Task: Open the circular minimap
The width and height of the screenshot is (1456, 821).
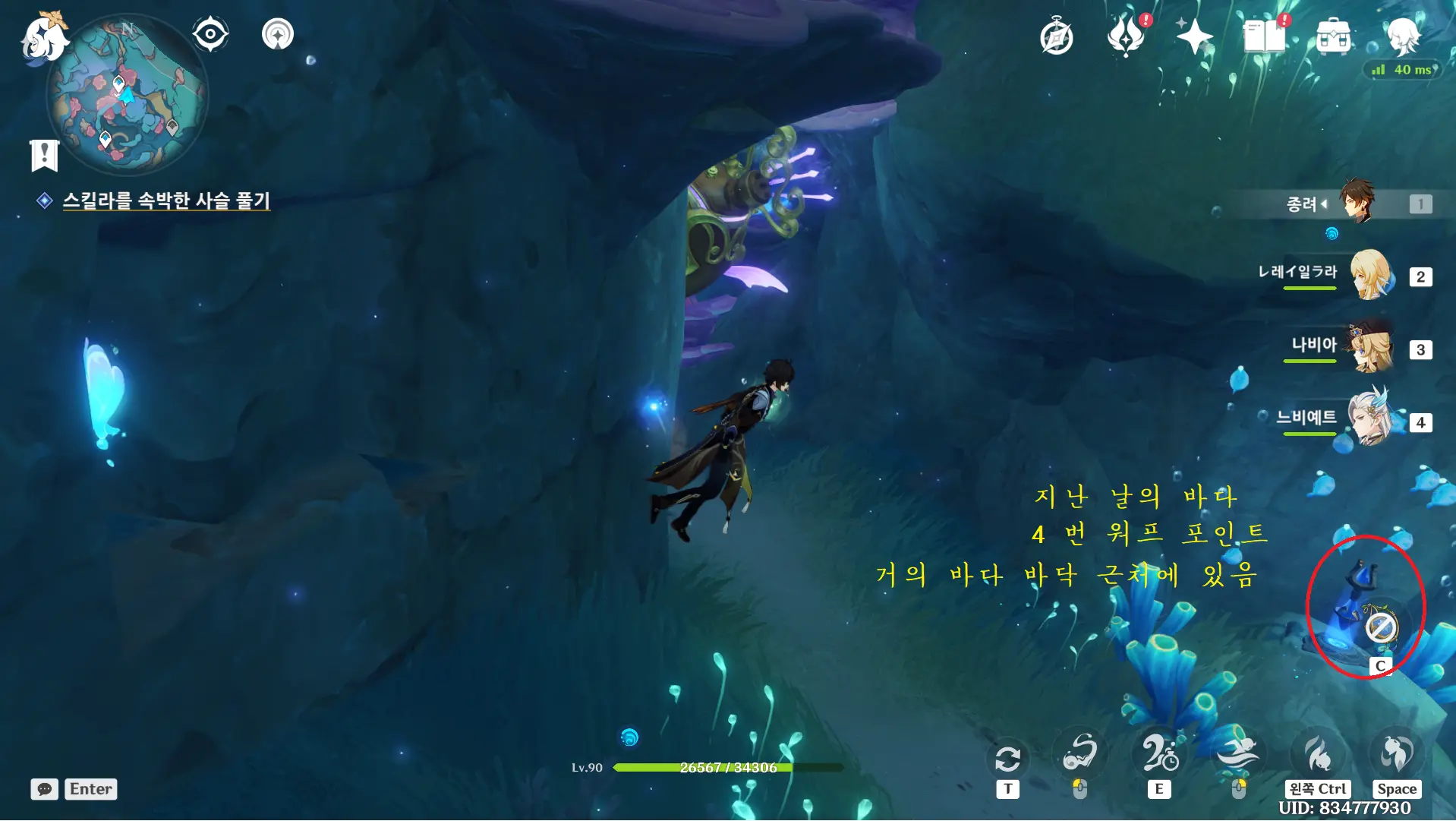Action: click(x=127, y=96)
